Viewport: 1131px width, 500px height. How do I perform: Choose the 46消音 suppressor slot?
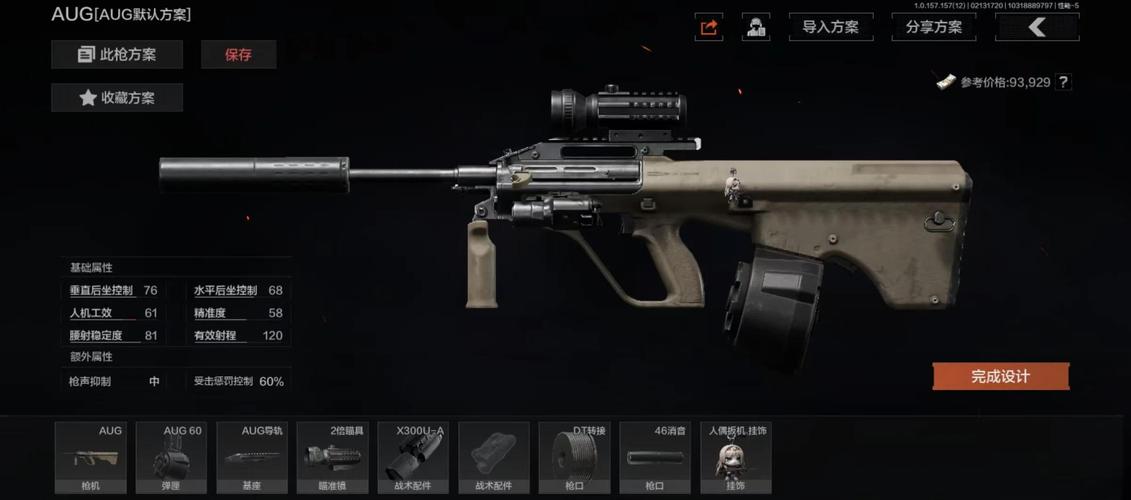pos(655,457)
